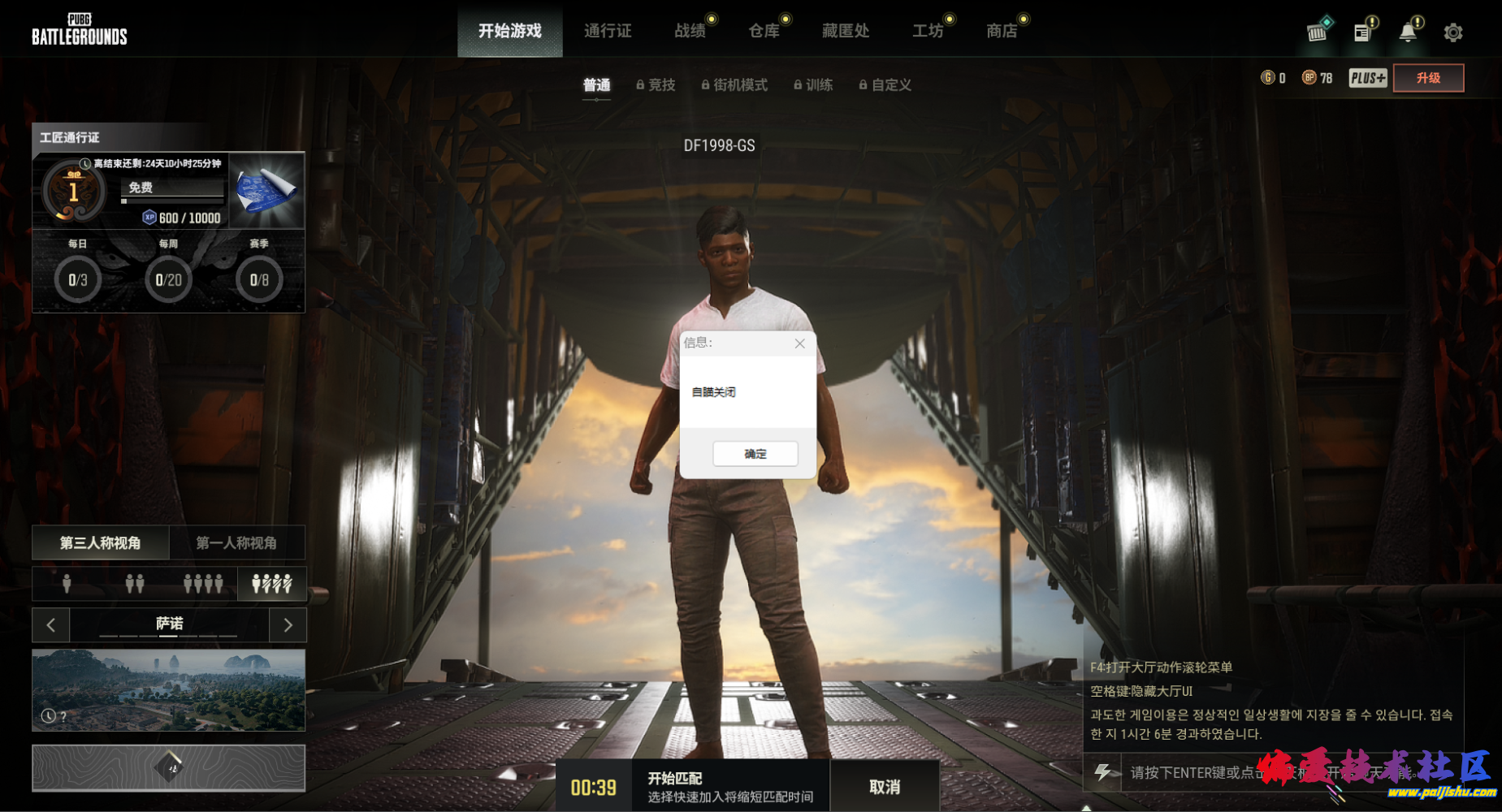Select the duo two-player mode icon
Screen dimensions: 1502x812
(134, 584)
